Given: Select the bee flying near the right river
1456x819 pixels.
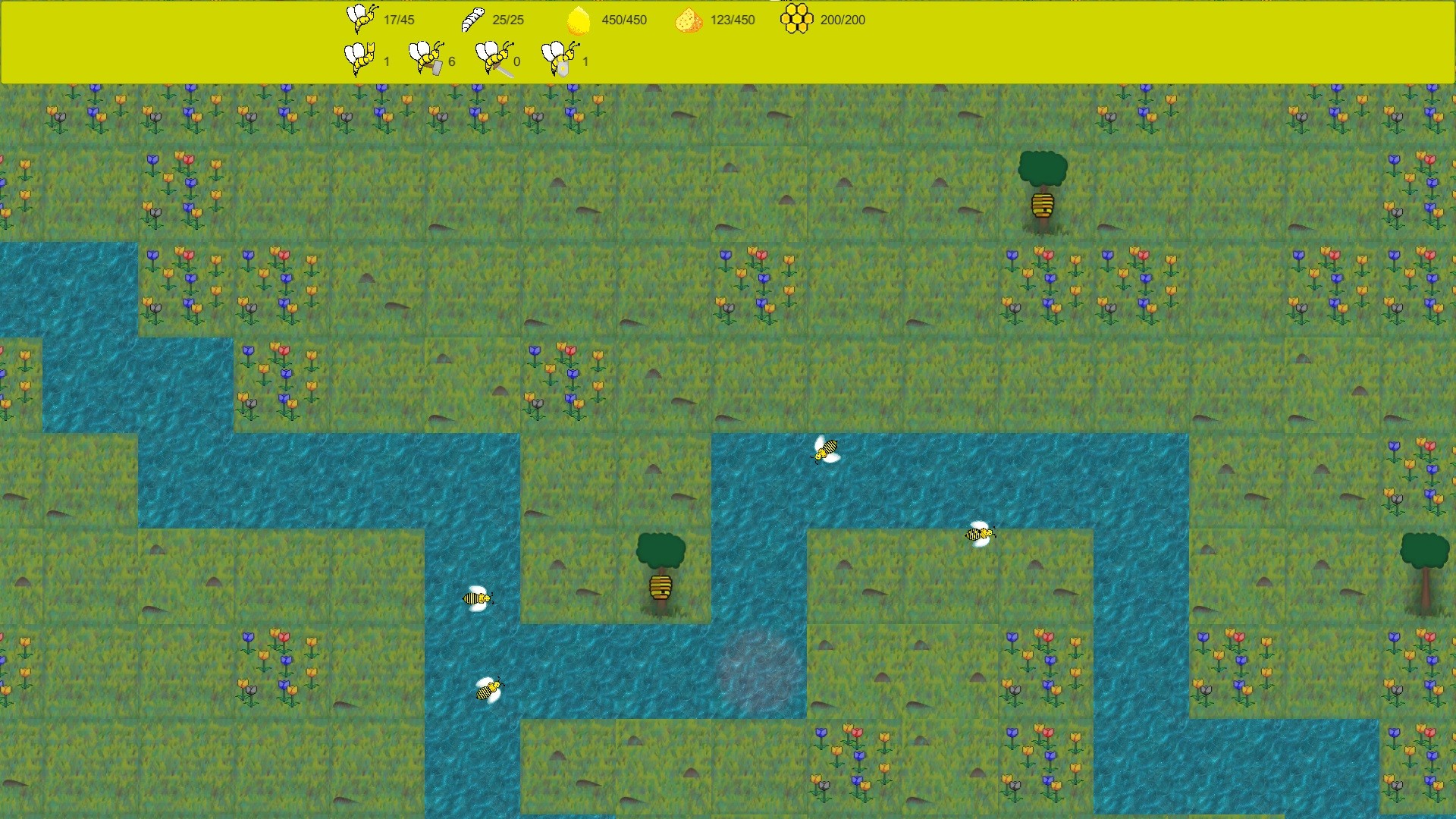Looking at the screenshot, I should pyautogui.click(x=981, y=534).
